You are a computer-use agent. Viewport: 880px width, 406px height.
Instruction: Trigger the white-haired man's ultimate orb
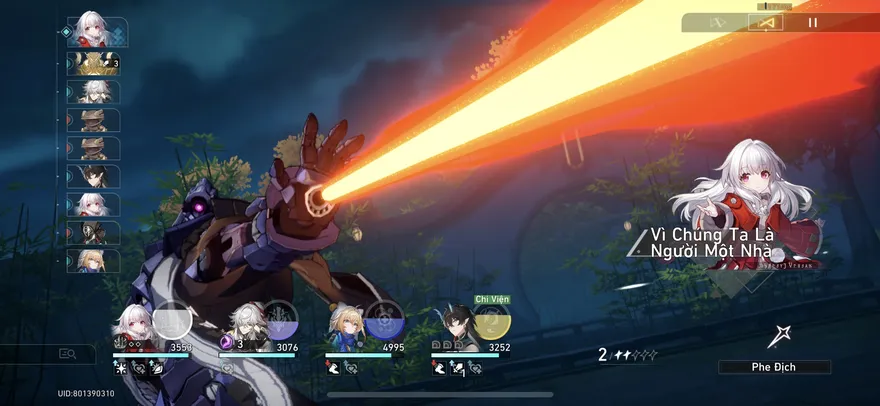[279, 322]
